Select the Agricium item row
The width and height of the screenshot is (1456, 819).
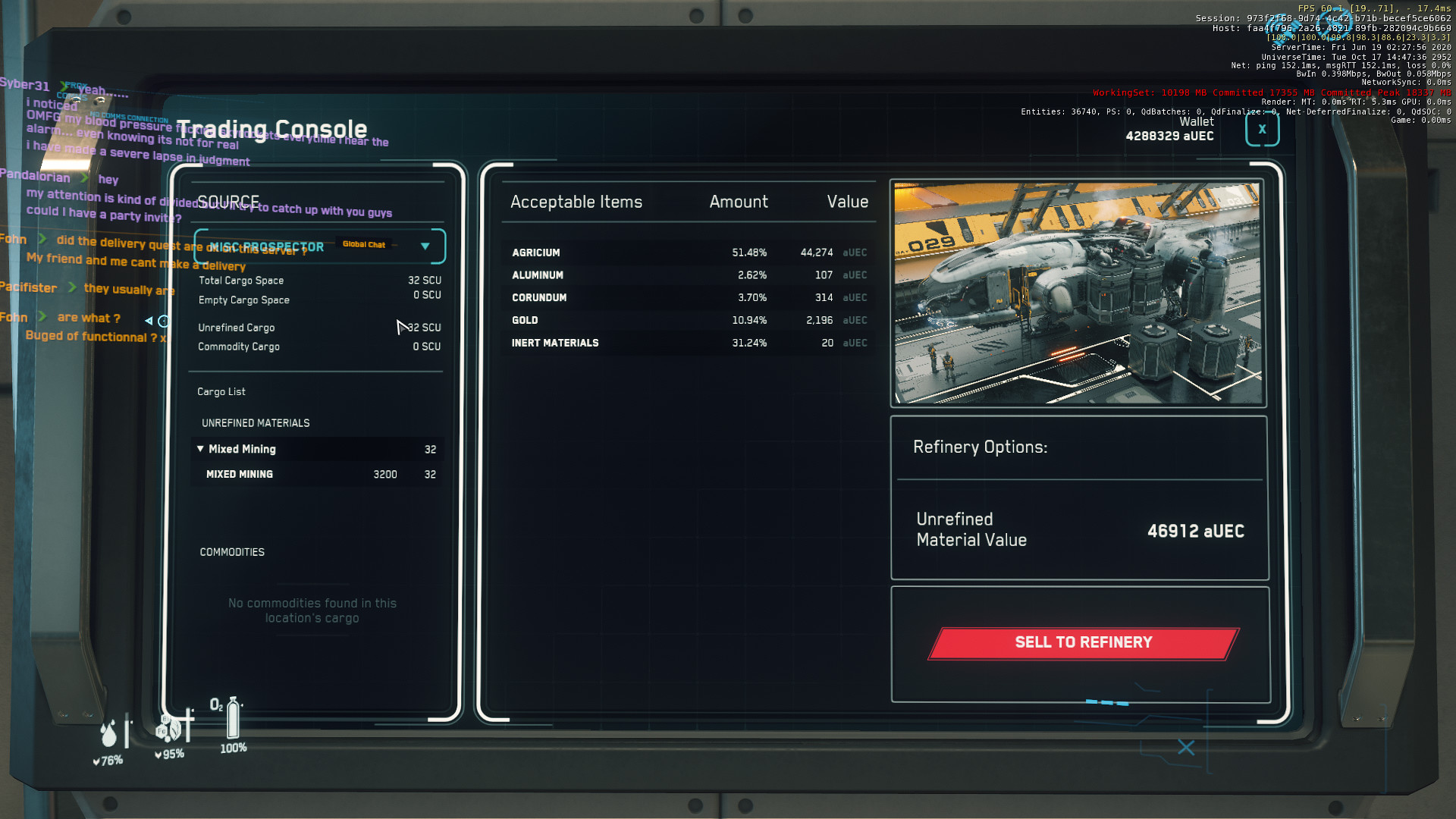[x=688, y=253]
